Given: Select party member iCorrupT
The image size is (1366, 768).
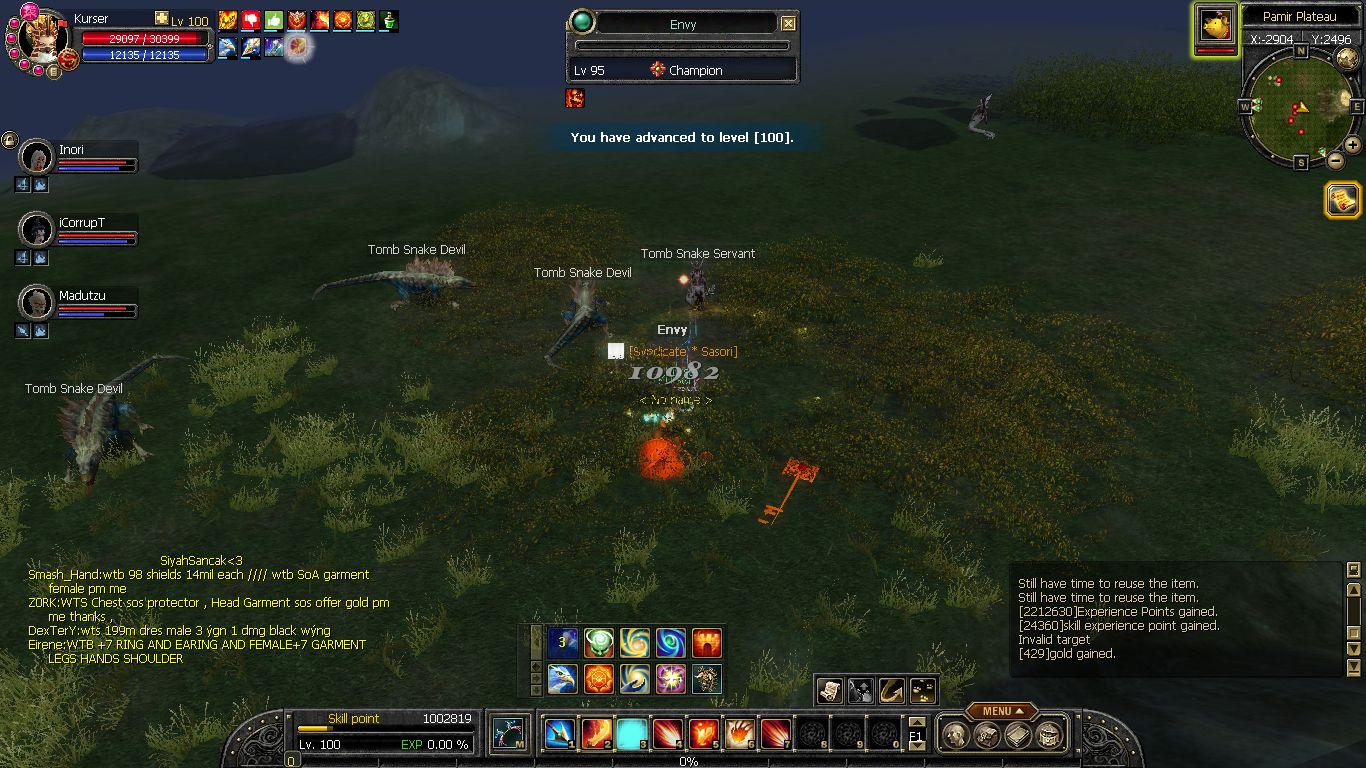Looking at the screenshot, I should coord(38,230).
